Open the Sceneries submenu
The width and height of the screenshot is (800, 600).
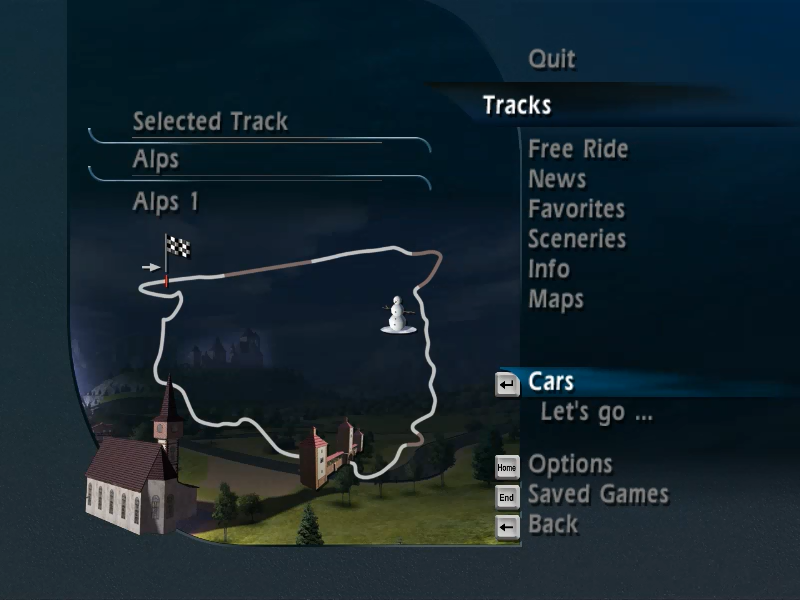click(x=577, y=239)
